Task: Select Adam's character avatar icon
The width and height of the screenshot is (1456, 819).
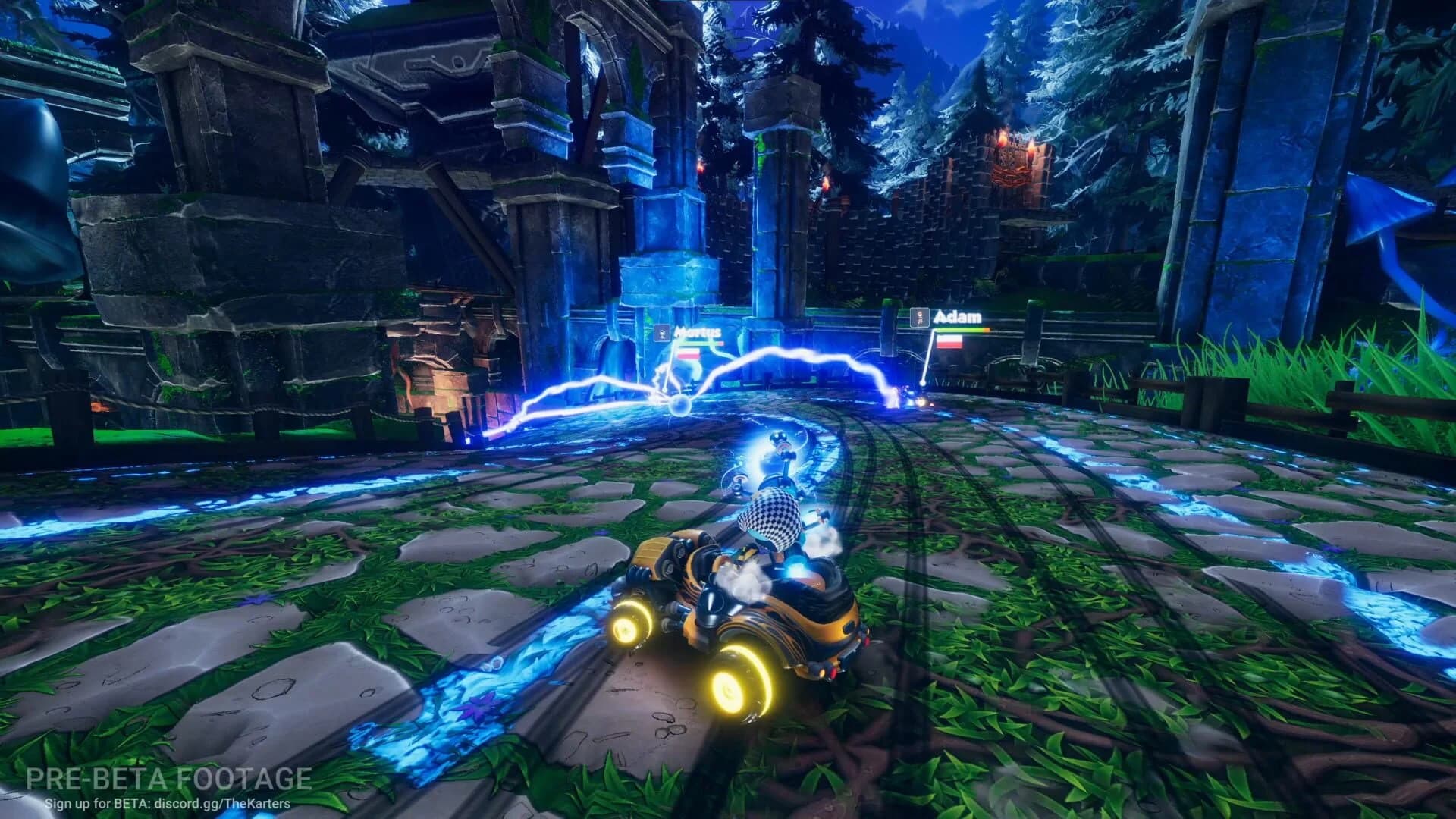Action: pos(920,318)
